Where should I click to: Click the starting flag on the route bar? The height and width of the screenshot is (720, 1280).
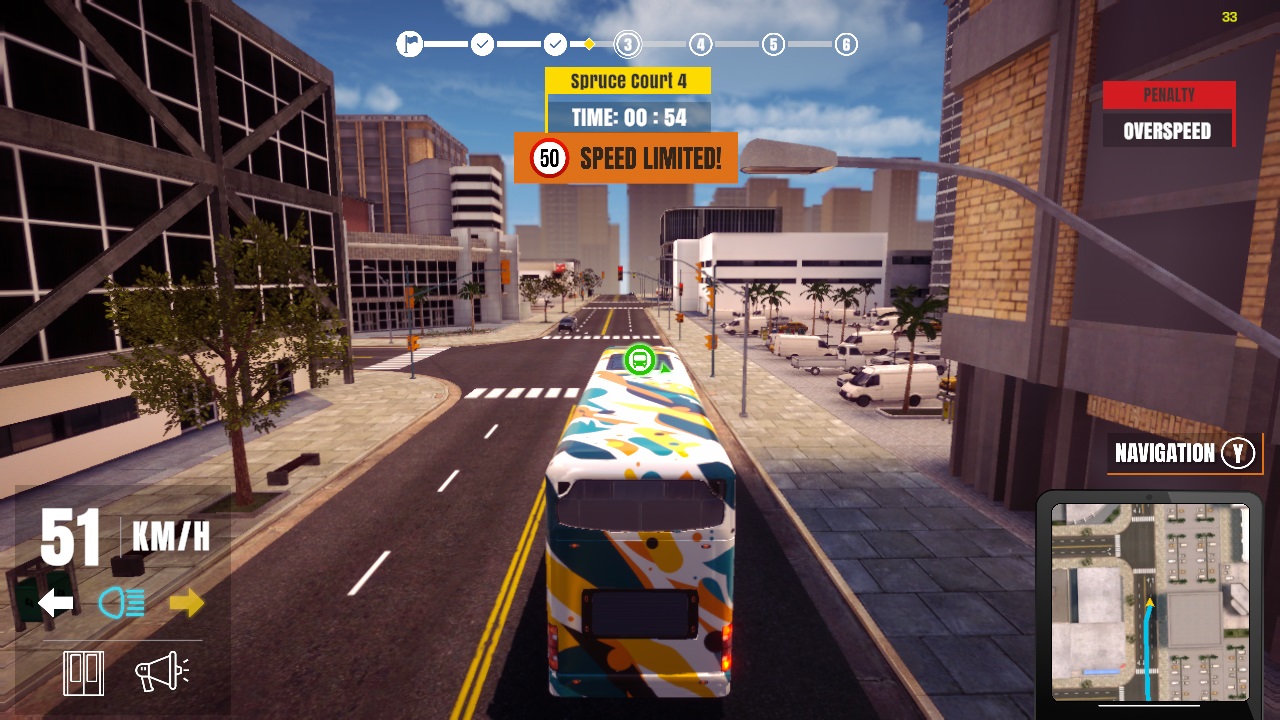[x=409, y=44]
